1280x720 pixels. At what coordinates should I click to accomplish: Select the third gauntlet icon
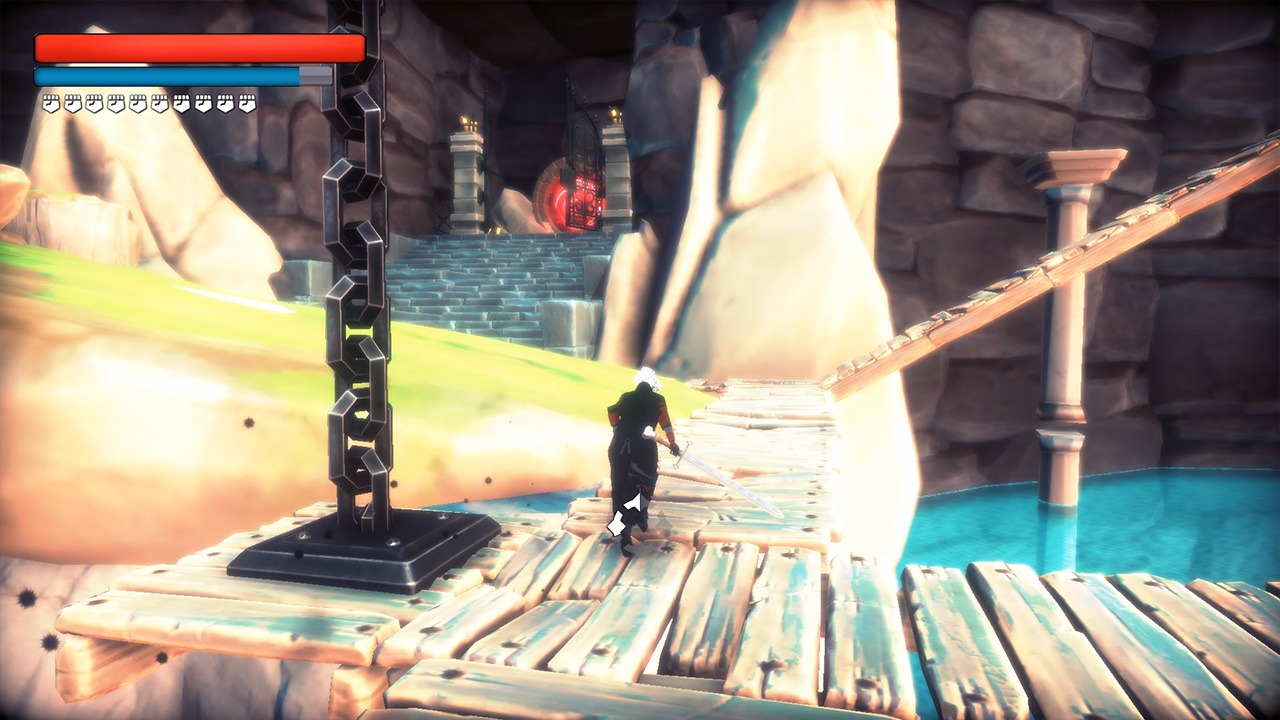[x=94, y=102]
